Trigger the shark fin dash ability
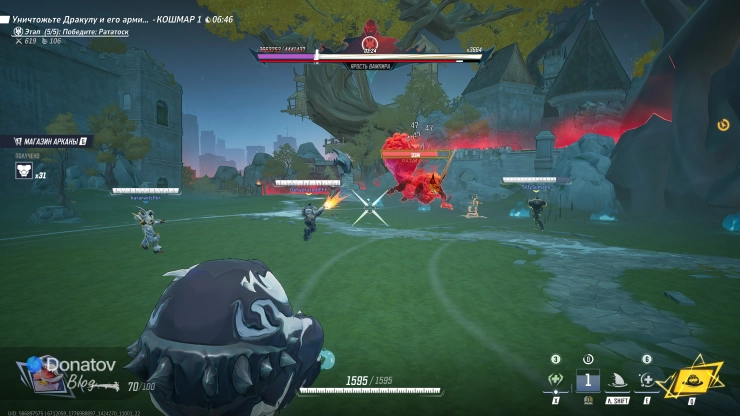 point(617,381)
